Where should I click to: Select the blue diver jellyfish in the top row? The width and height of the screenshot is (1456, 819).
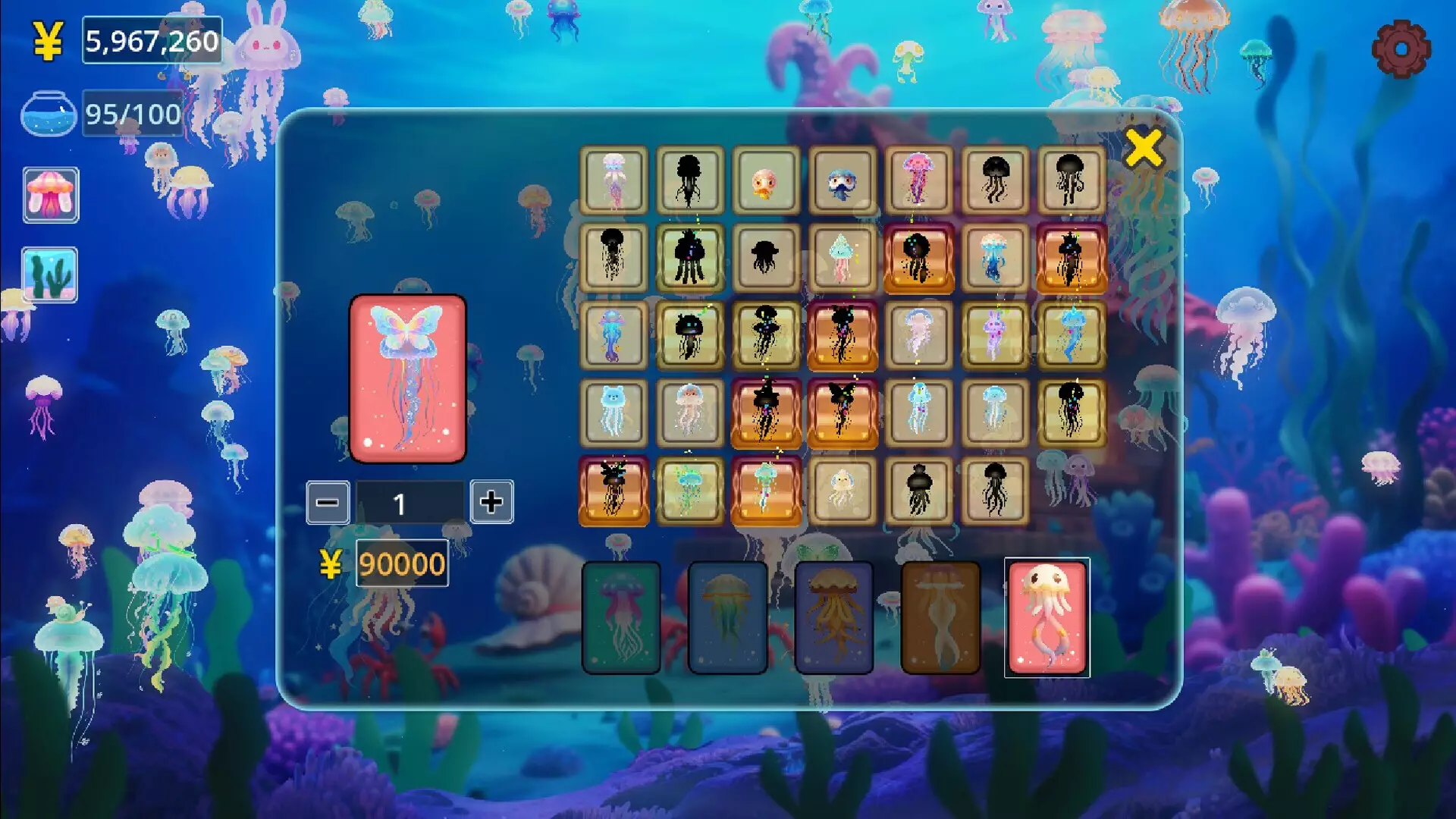click(840, 180)
